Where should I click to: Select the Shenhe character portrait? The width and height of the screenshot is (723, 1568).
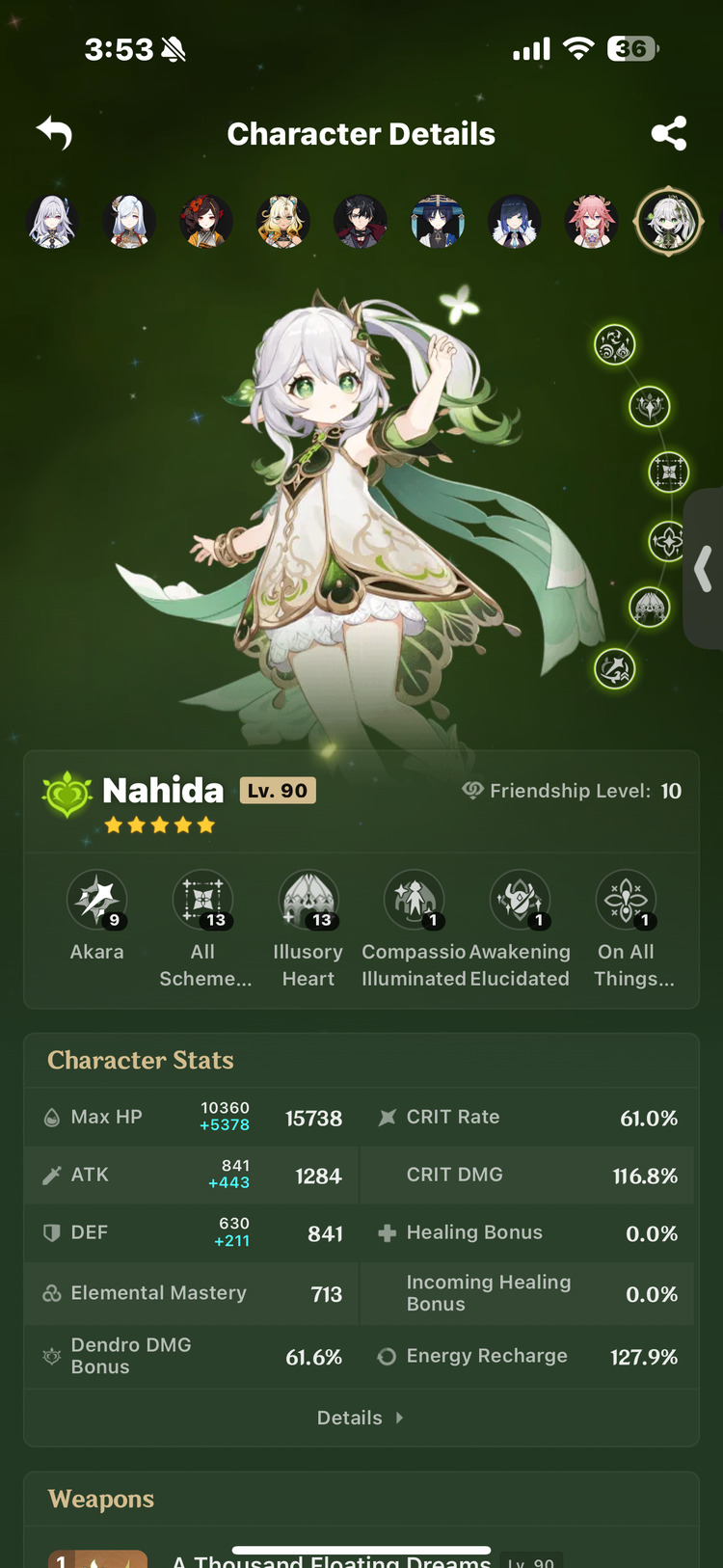129,221
